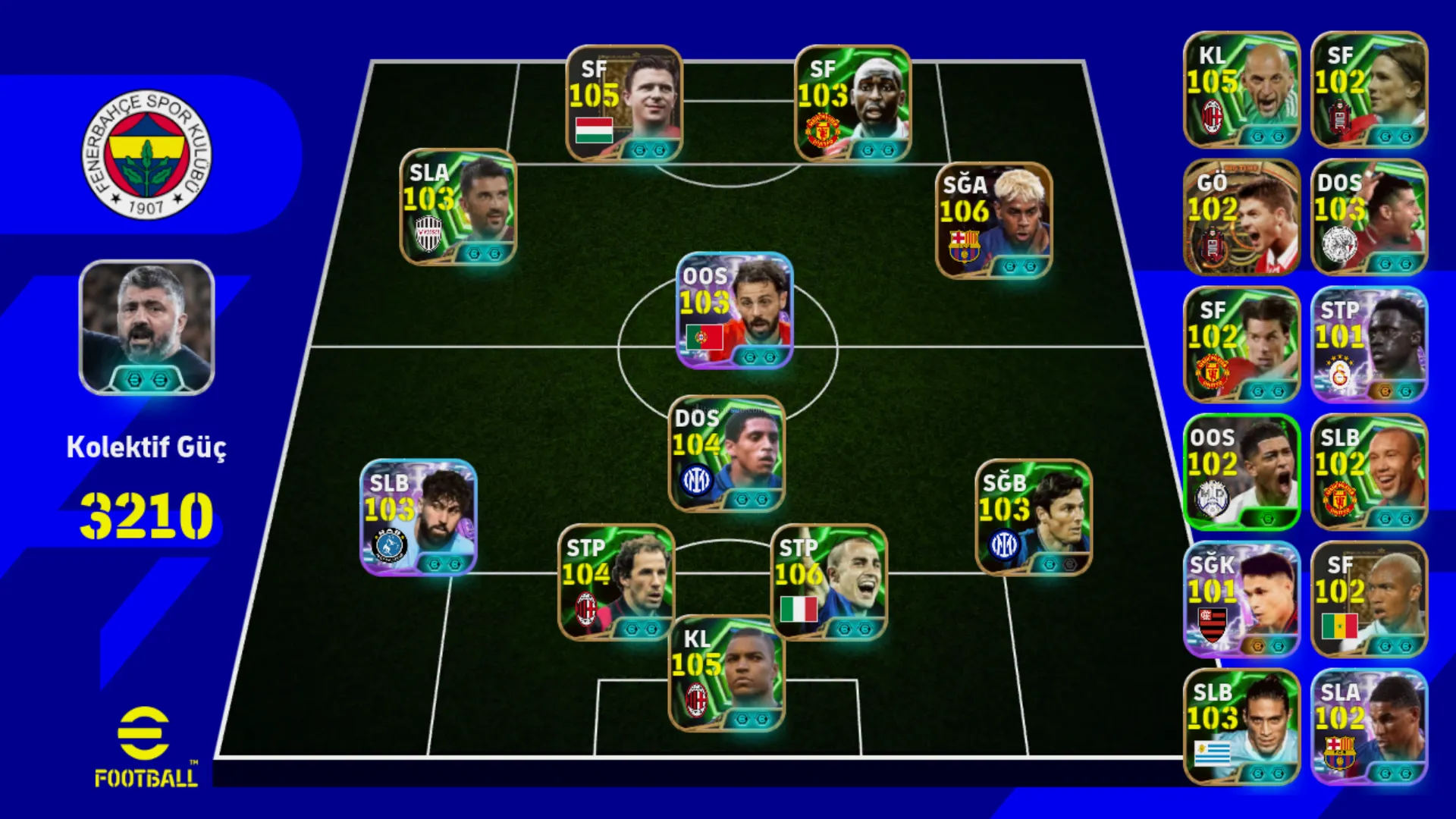Select the SĞA 106 Barcelona winger card
The height and width of the screenshot is (819, 1456).
[x=993, y=220]
